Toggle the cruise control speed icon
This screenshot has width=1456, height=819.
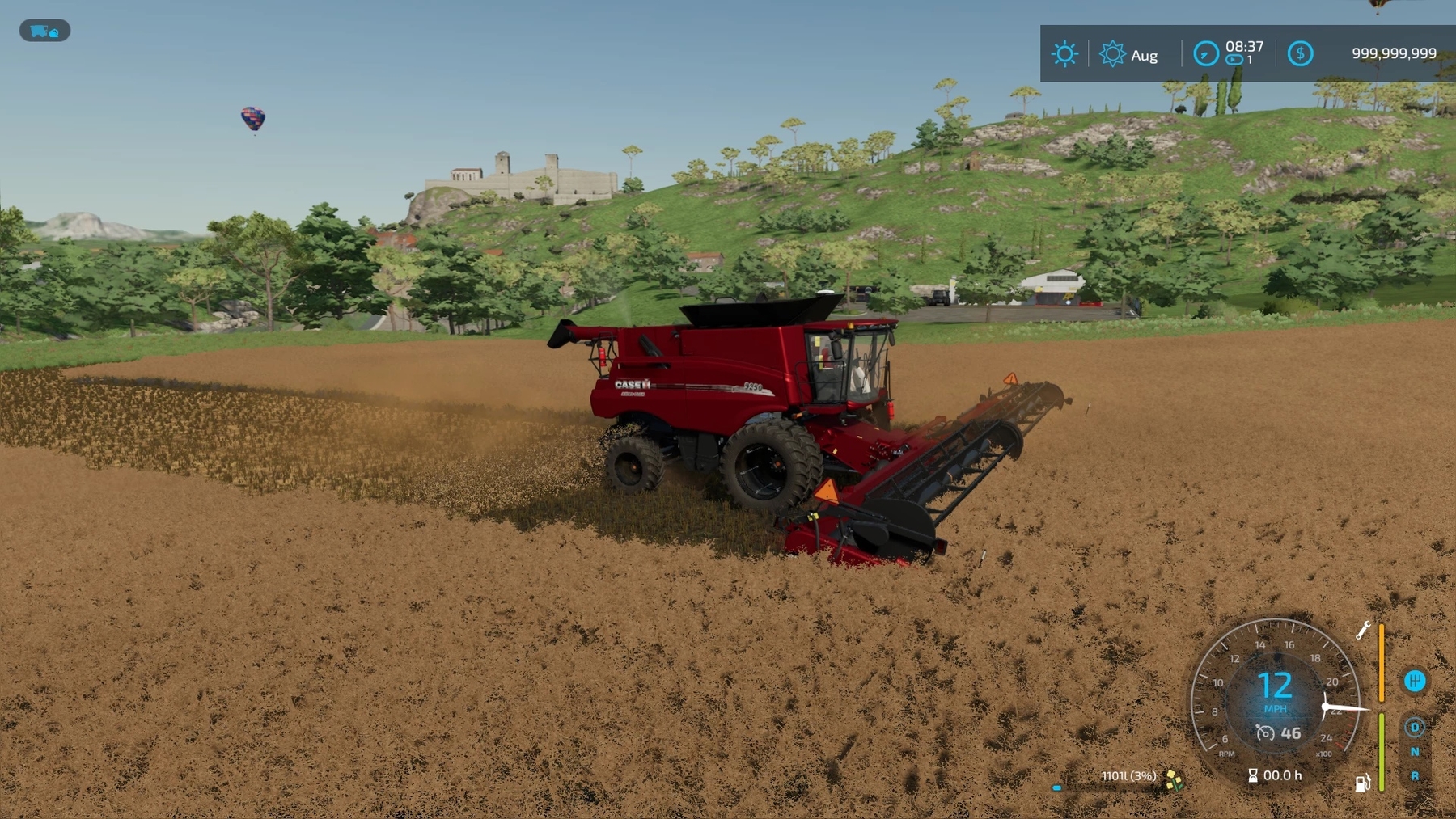coord(1265,733)
